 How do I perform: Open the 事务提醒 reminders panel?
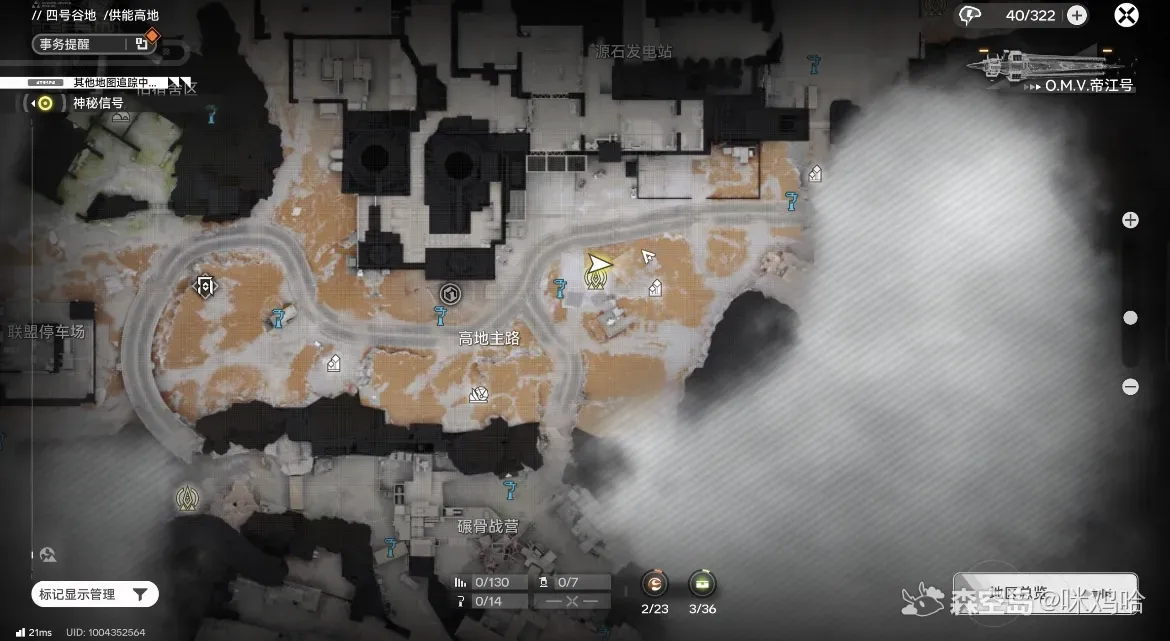coord(92,44)
